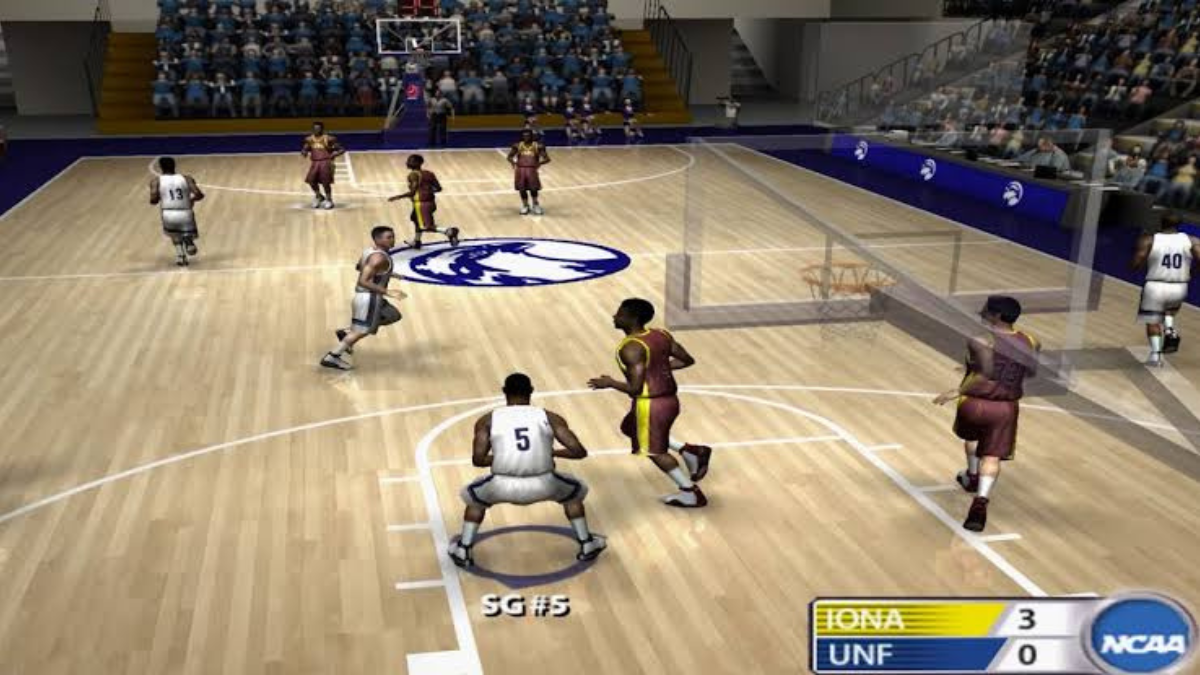This screenshot has height=675, width=1200.
Task: Click the SG #5 player label
Action: pyautogui.click(x=525, y=605)
